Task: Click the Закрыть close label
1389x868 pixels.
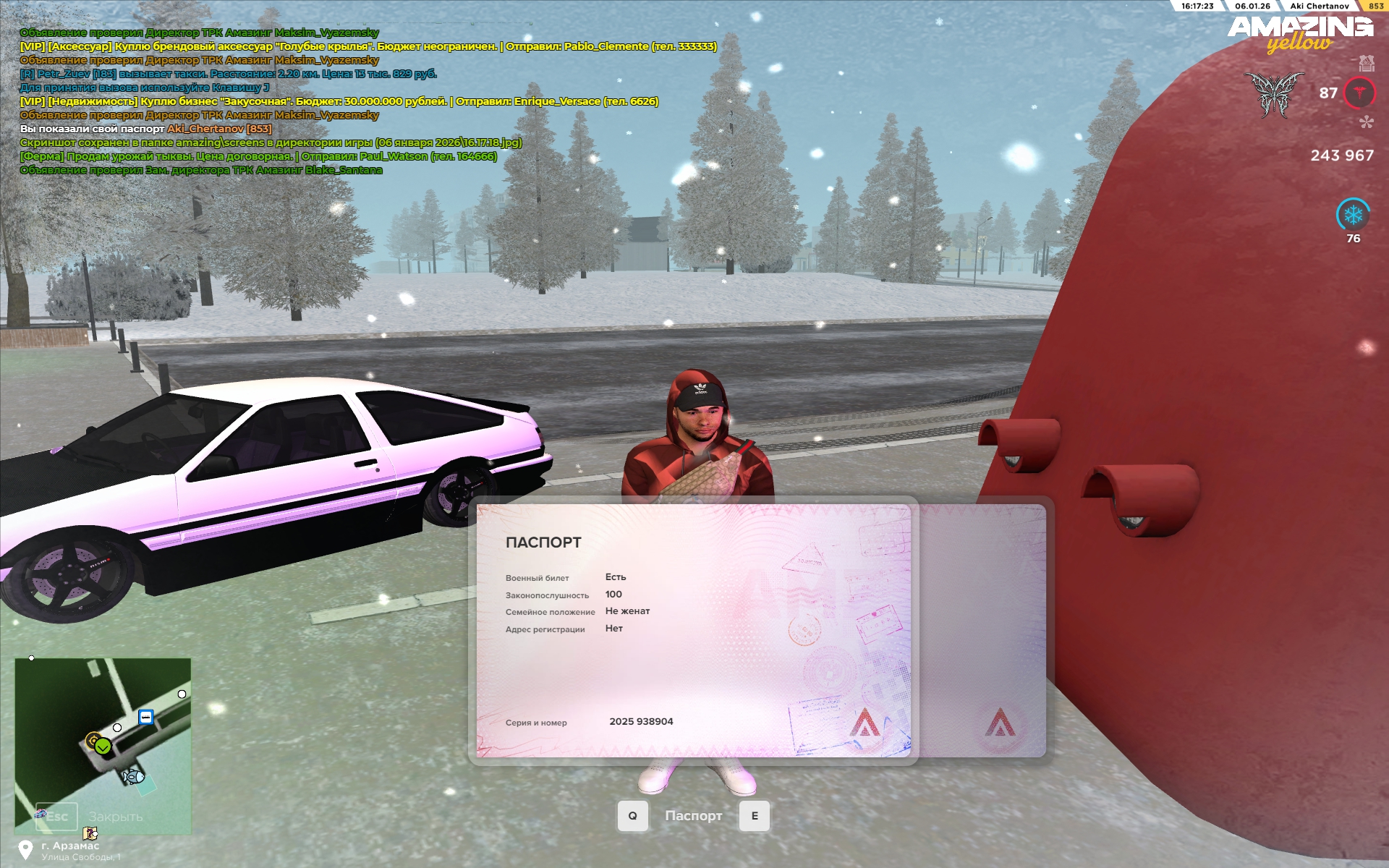Action: [116, 817]
